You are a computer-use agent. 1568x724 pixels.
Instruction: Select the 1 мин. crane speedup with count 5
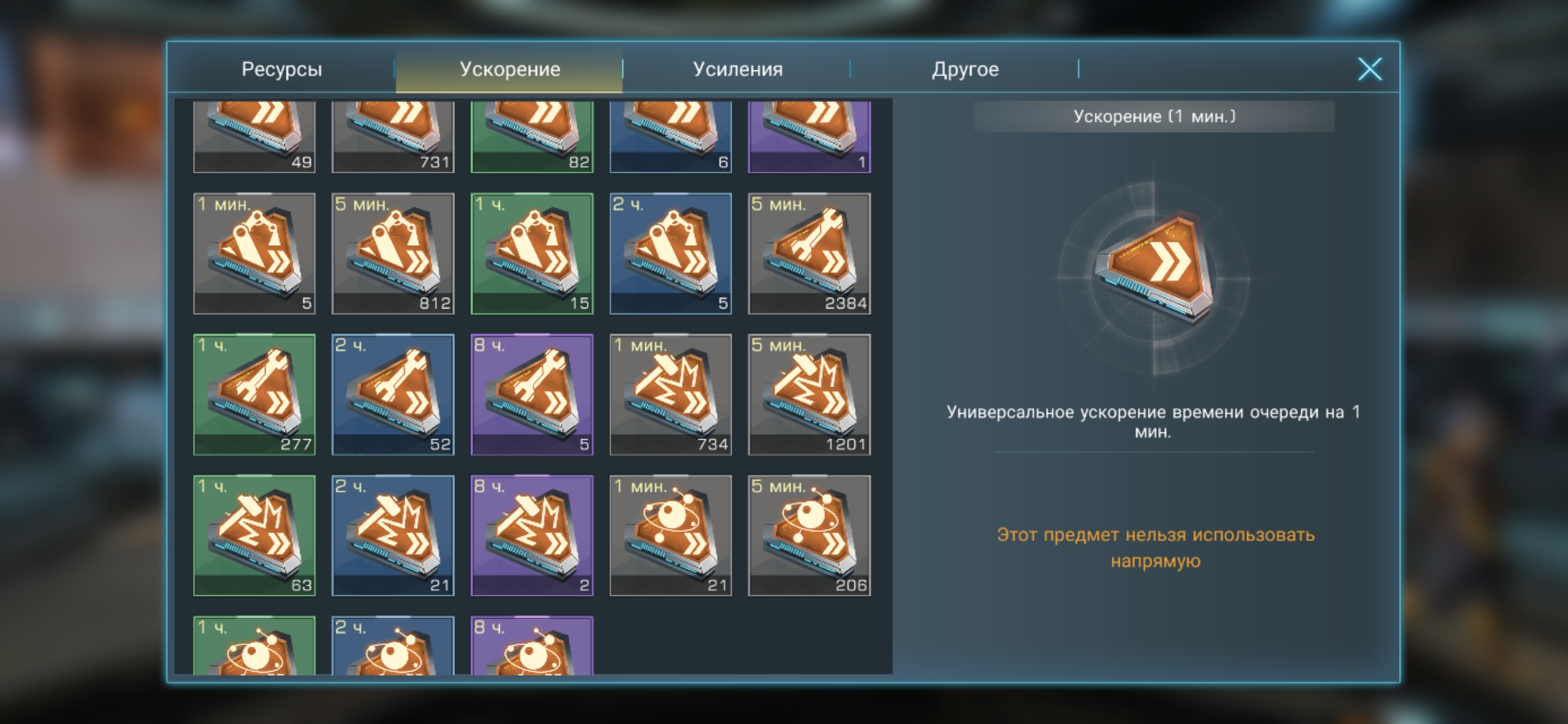coord(254,253)
